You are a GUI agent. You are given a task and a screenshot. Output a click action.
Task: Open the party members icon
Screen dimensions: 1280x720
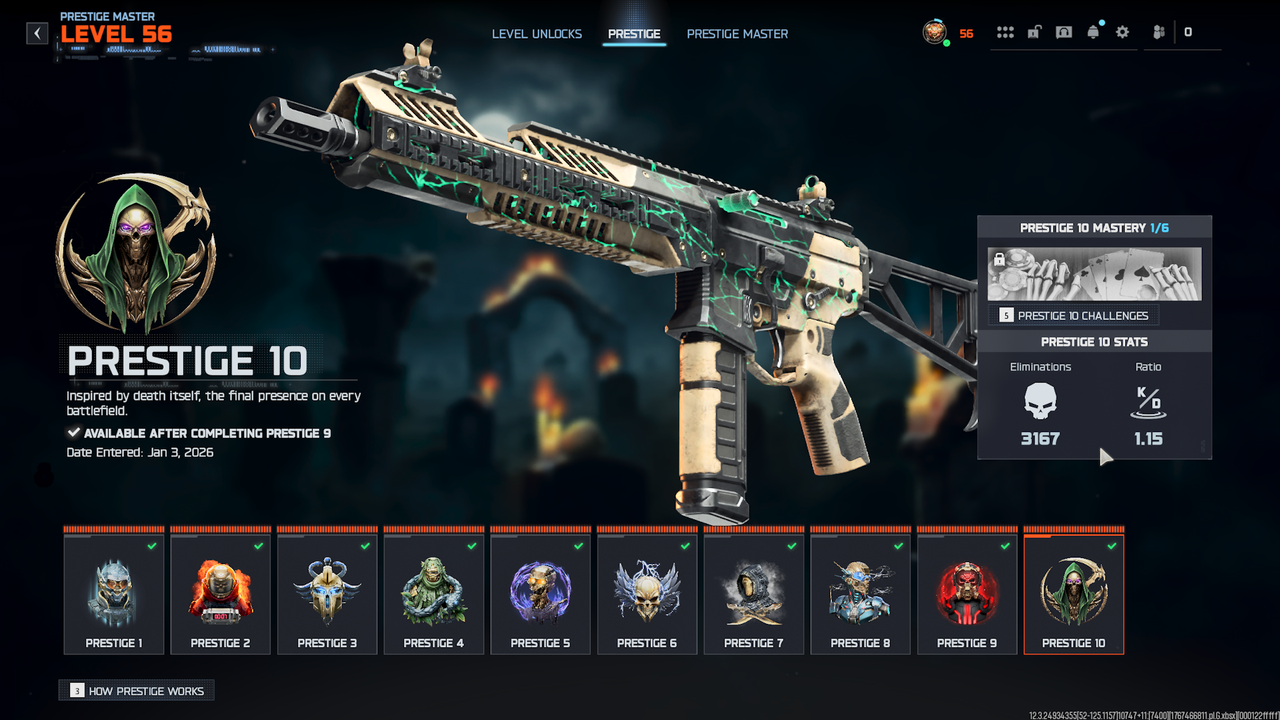click(1159, 33)
